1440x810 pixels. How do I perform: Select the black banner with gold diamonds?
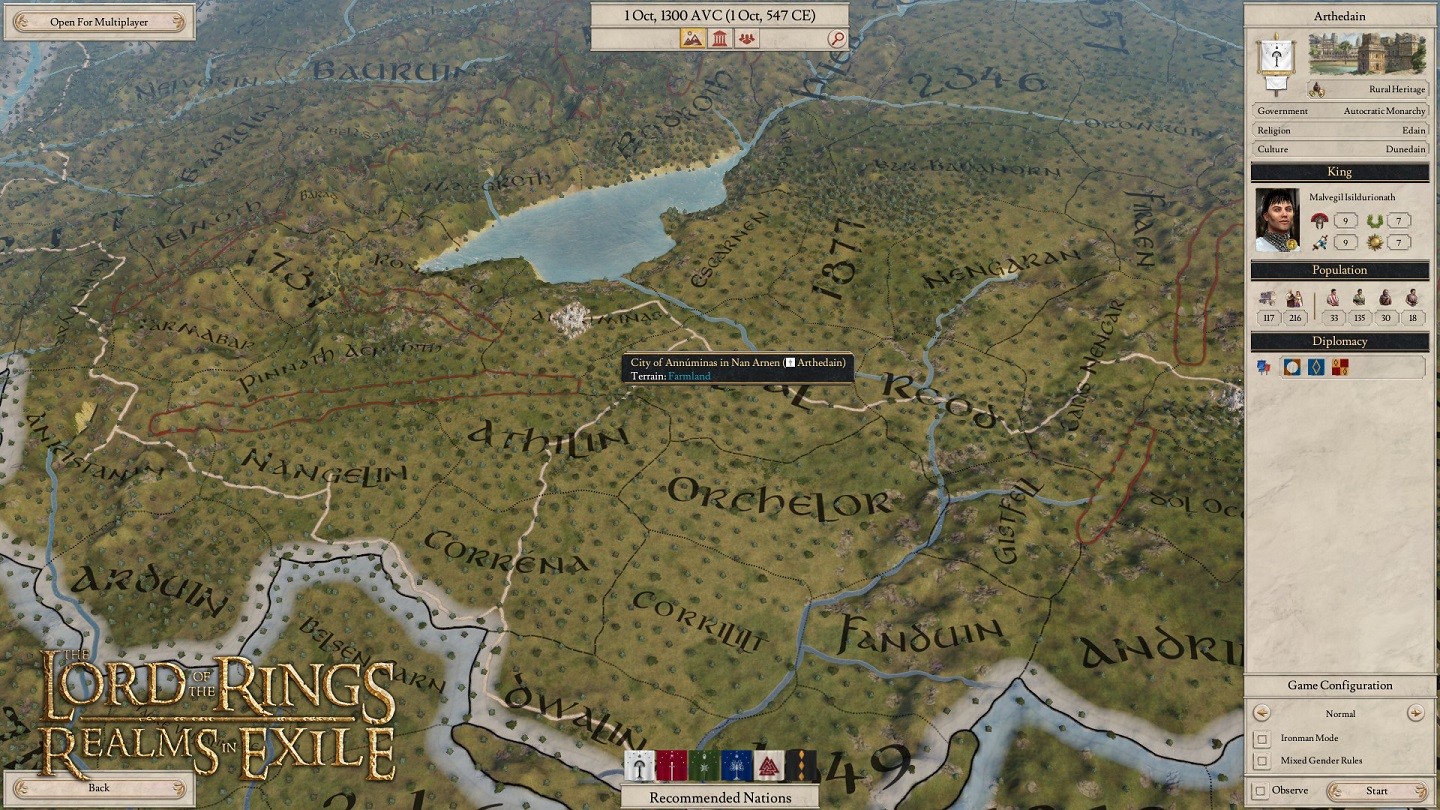(801, 766)
